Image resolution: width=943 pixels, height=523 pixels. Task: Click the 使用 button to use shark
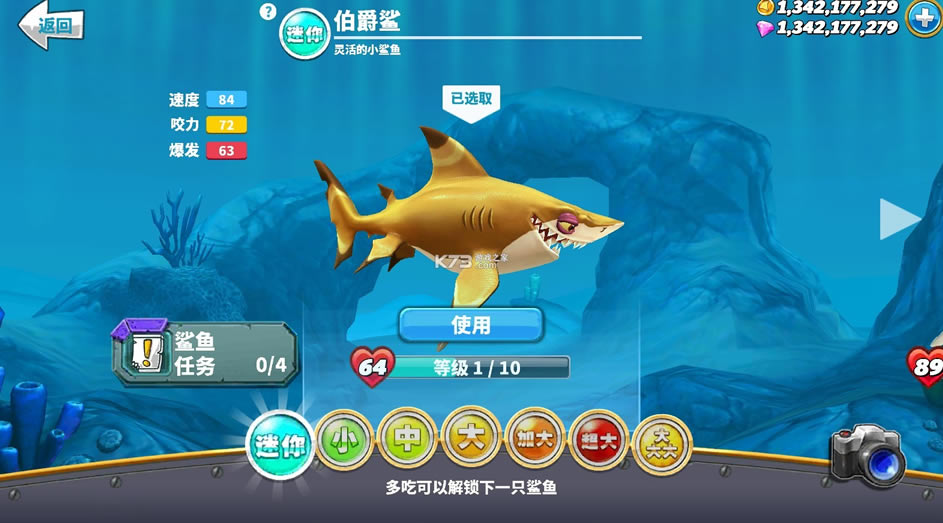coord(471,325)
